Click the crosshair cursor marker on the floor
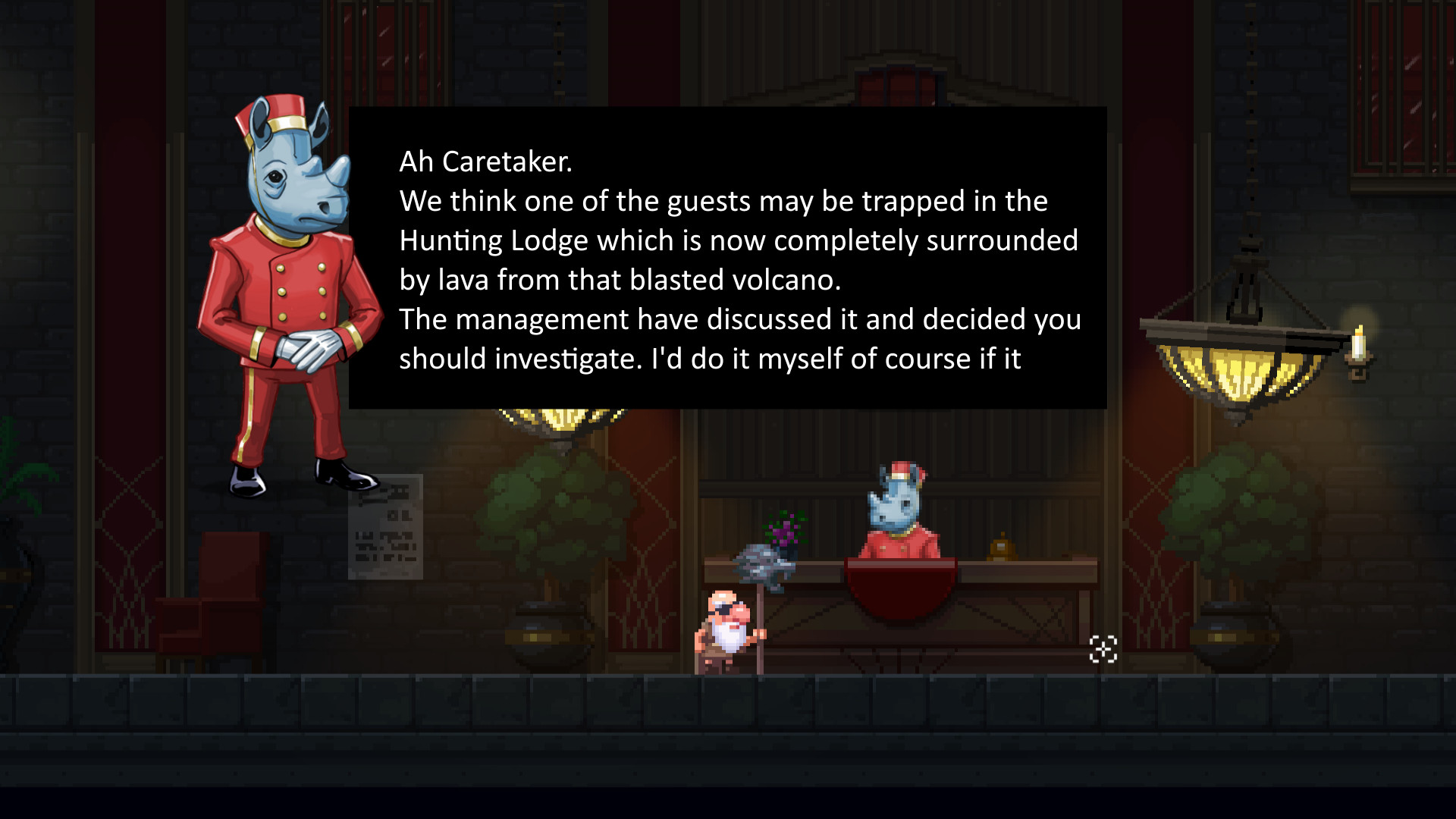This screenshot has width=1456, height=819. point(1103,648)
